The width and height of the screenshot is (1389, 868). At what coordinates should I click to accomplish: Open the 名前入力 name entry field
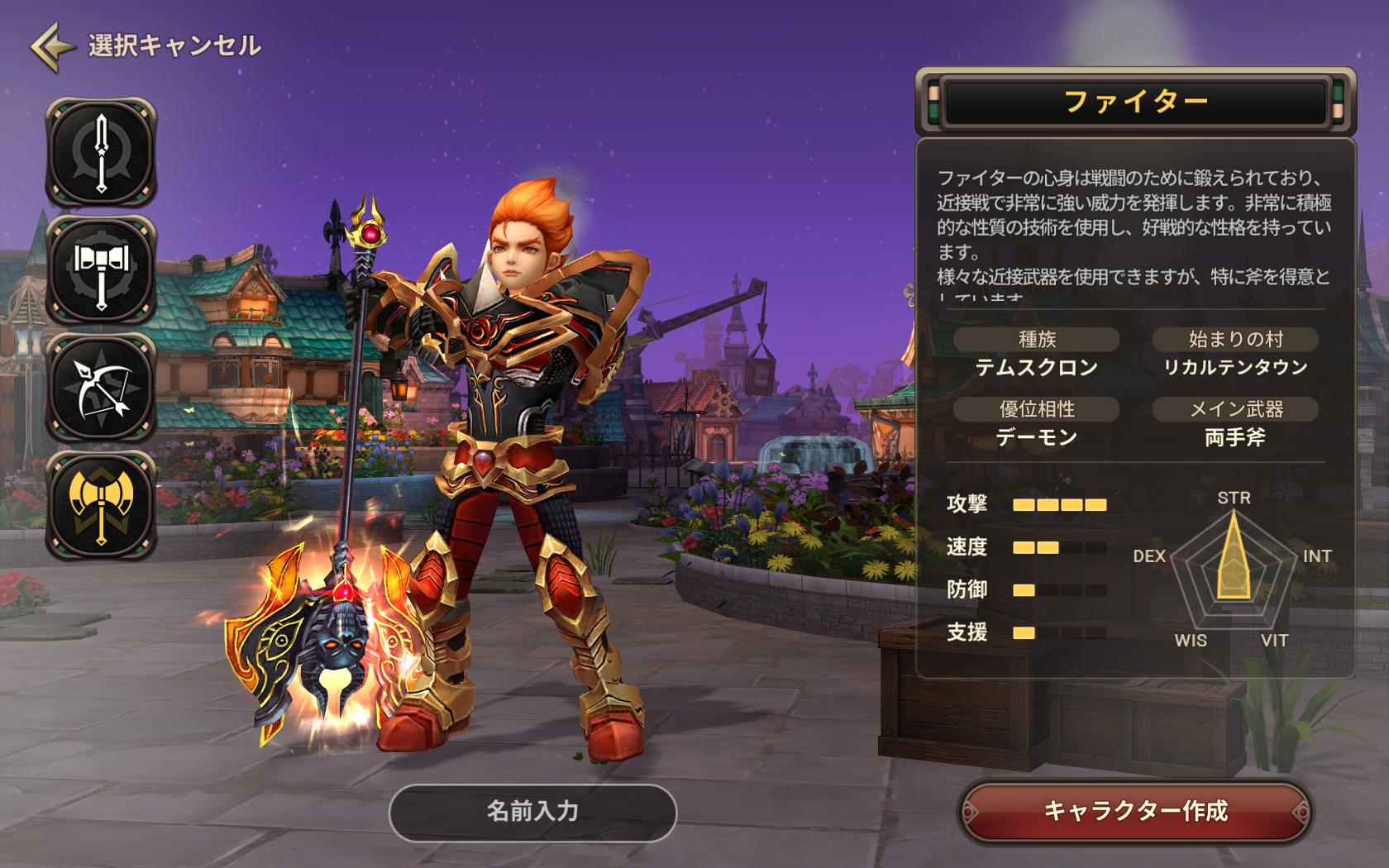click(532, 811)
